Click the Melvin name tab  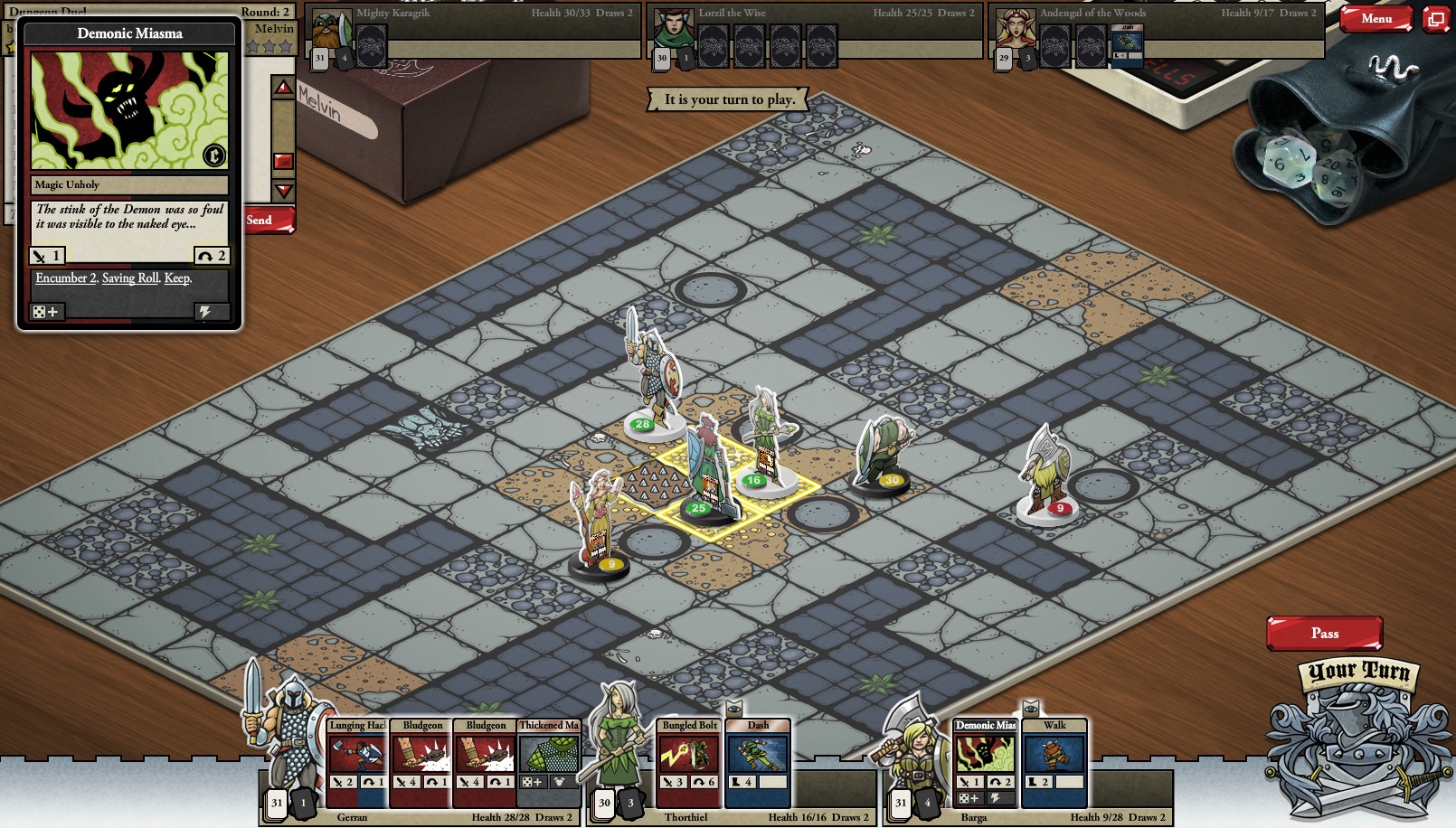point(274,29)
